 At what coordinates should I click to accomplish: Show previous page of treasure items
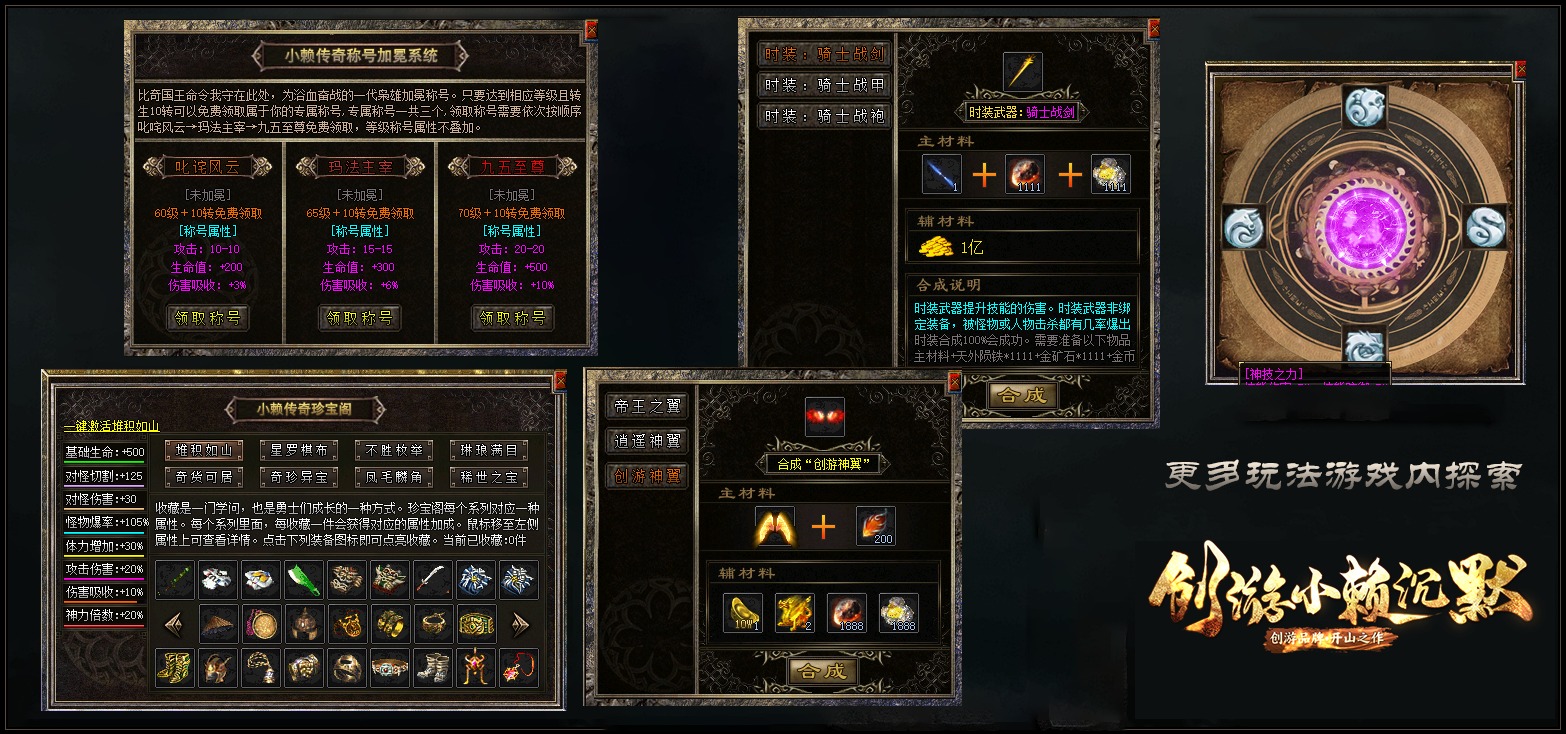coord(174,625)
